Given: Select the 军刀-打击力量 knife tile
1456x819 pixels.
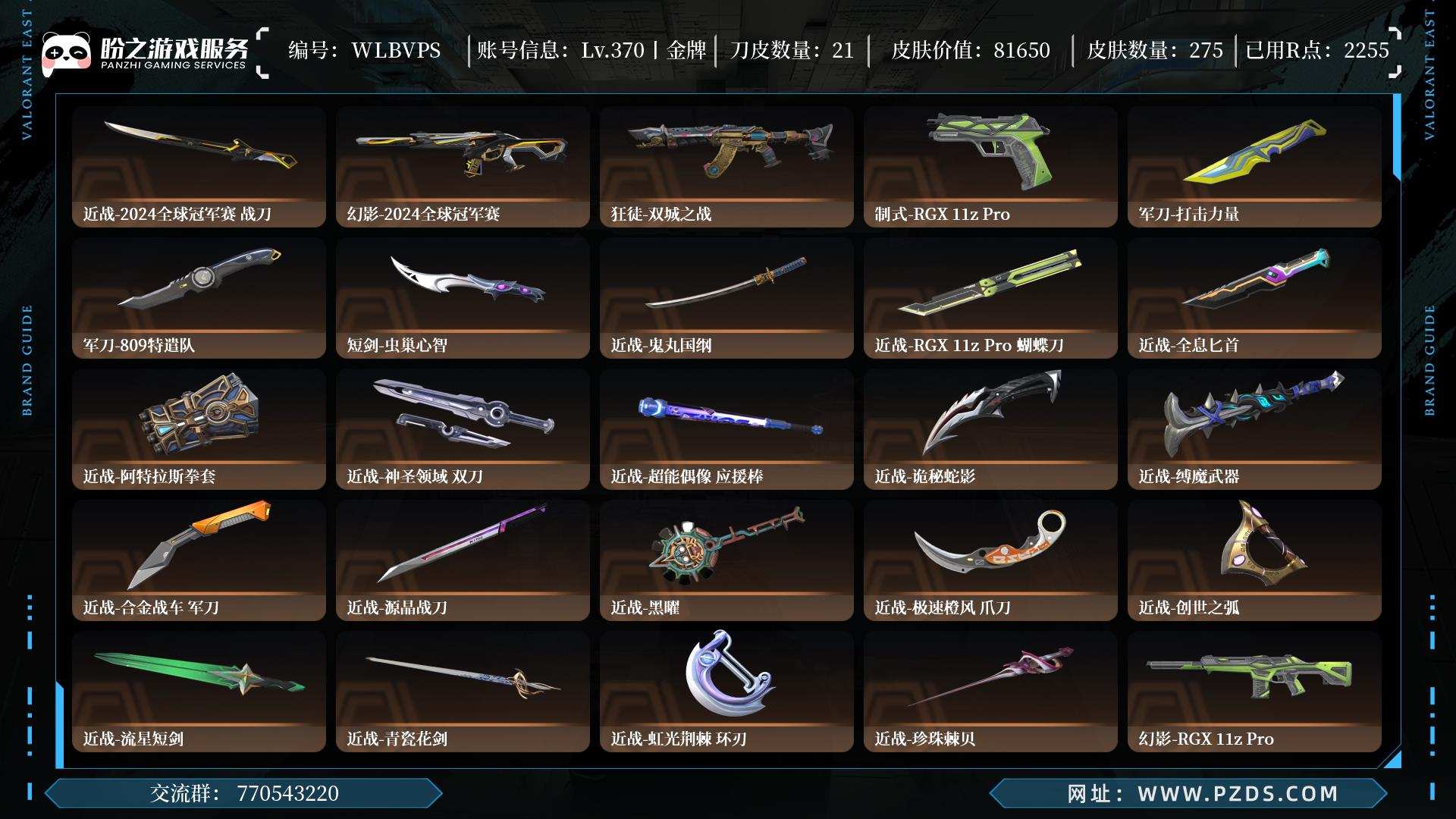Looking at the screenshot, I should tap(1254, 166).
